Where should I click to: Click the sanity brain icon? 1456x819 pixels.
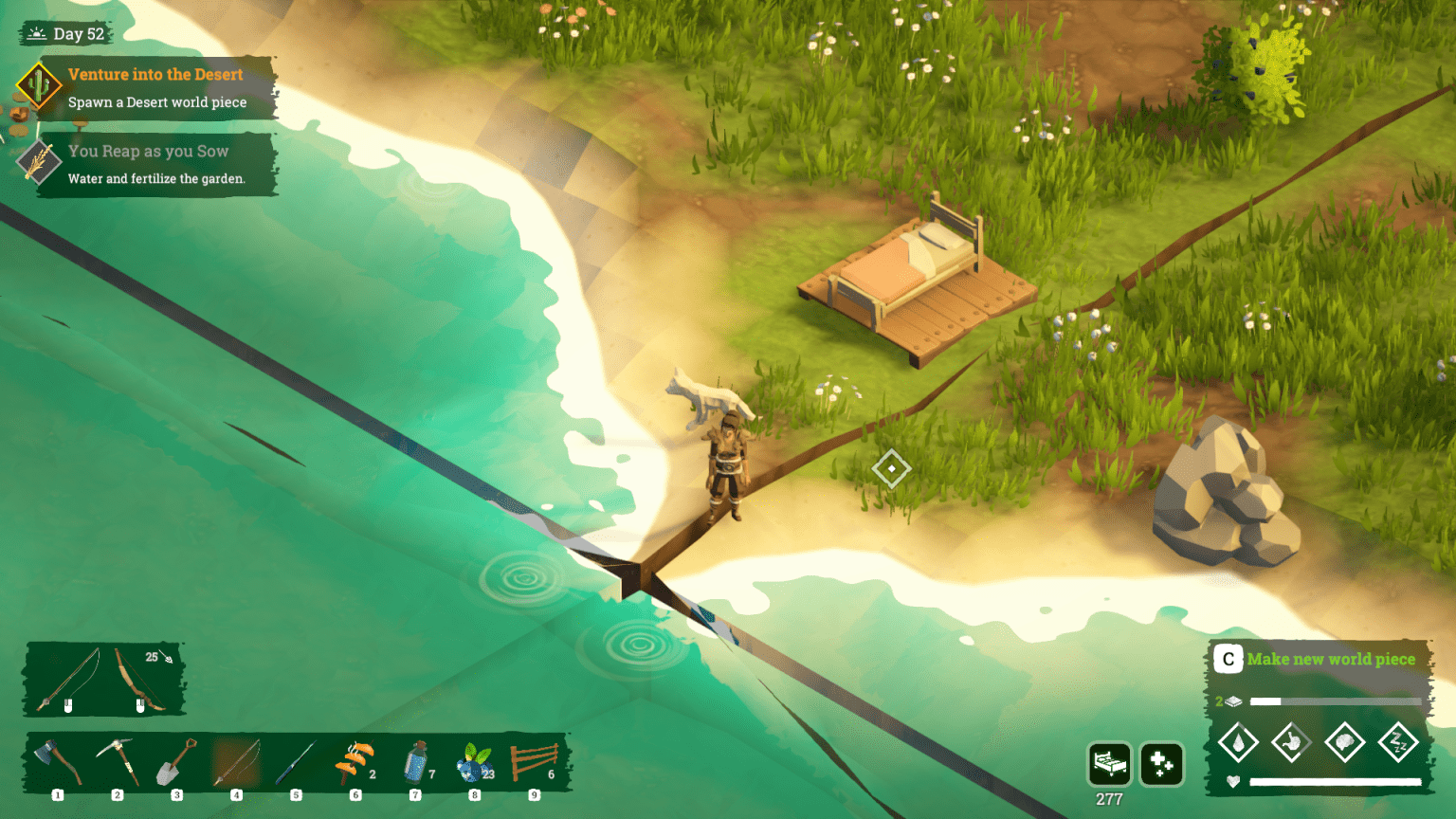[1344, 742]
